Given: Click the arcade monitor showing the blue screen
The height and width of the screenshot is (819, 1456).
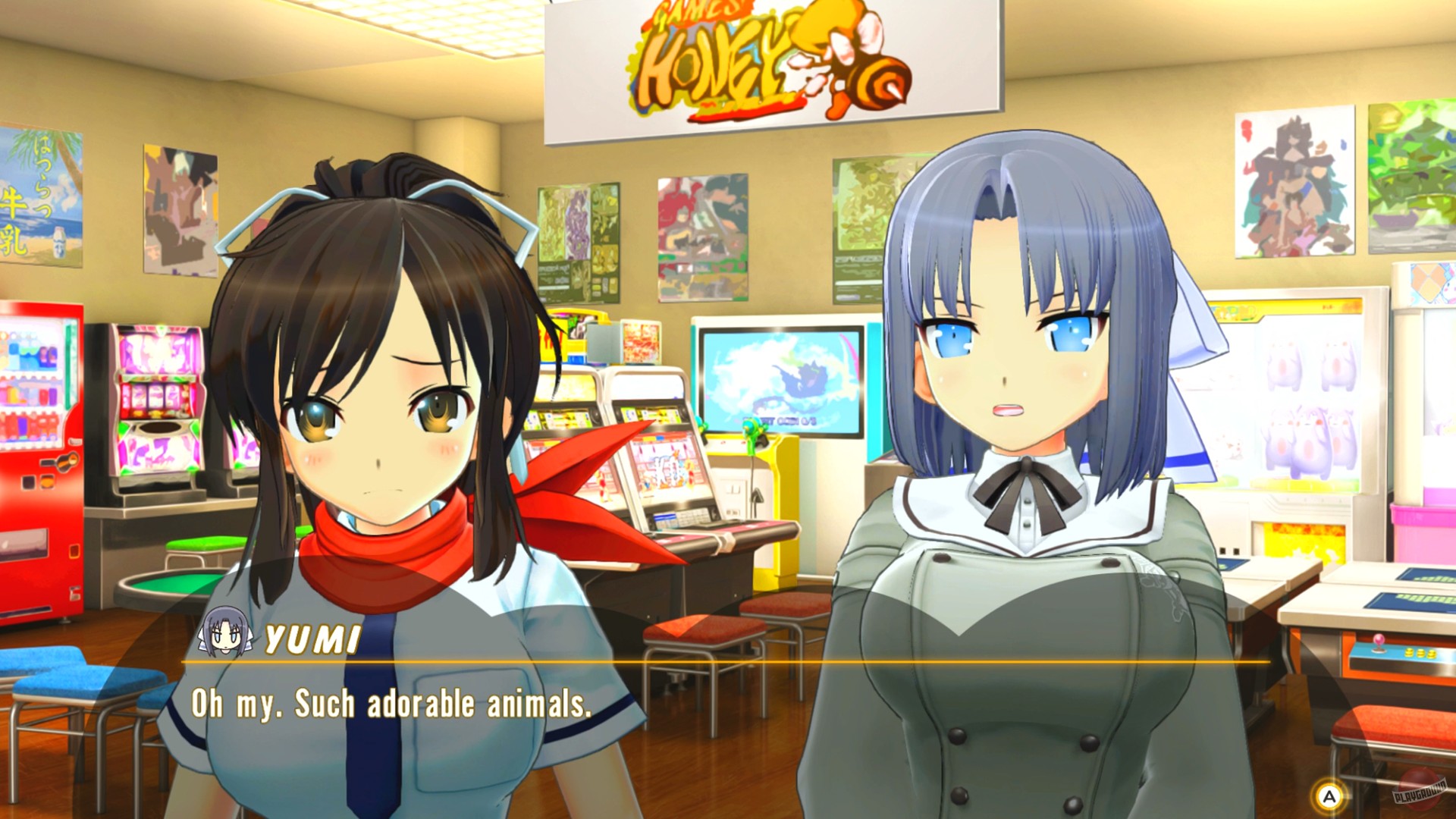Looking at the screenshot, I should click(x=781, y=379).
